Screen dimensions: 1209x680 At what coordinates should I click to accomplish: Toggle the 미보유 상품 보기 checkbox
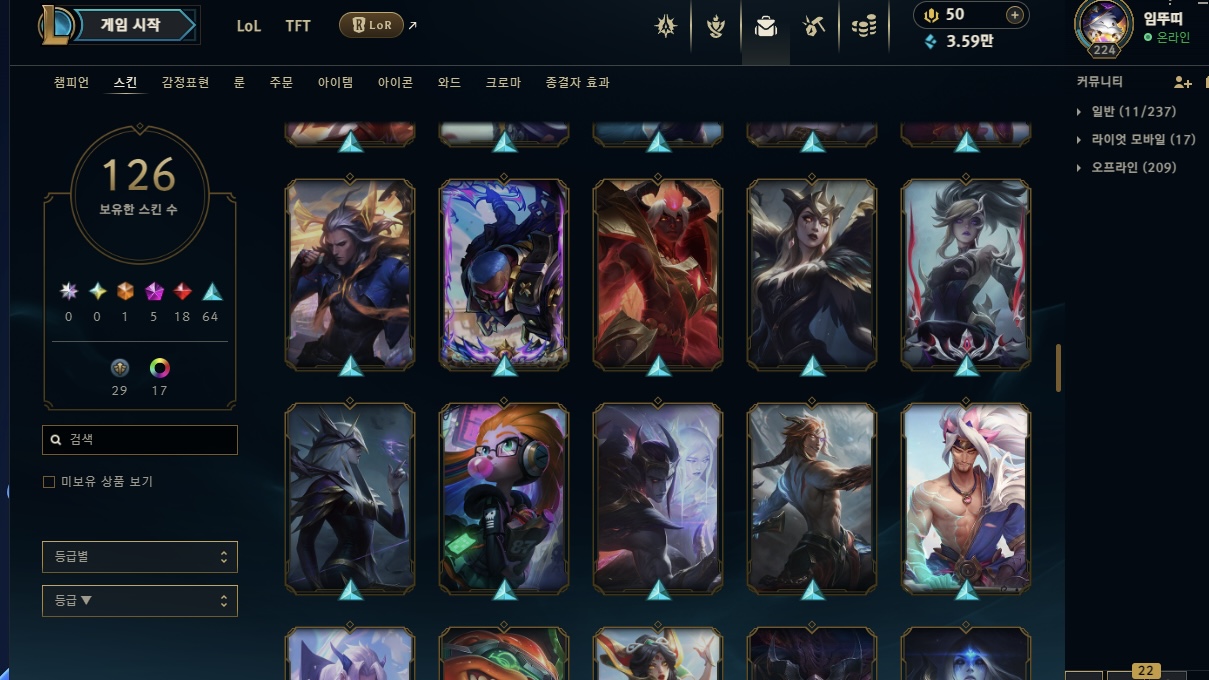pos(49,482)
